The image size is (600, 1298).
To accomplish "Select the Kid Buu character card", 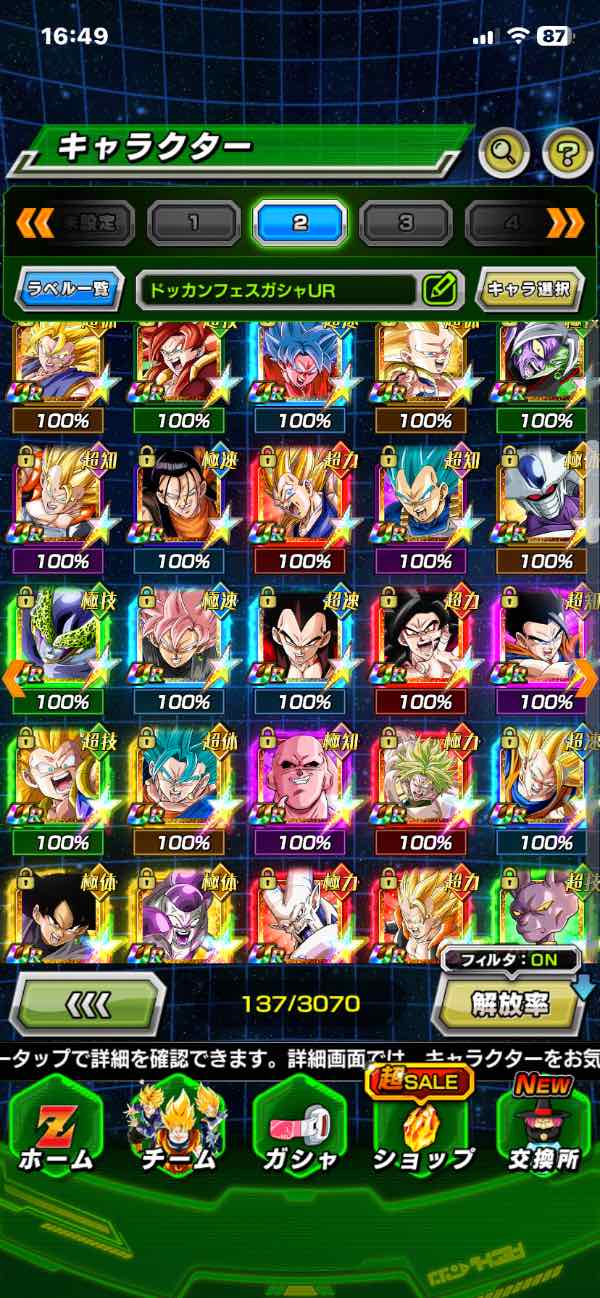I will 304,785.
